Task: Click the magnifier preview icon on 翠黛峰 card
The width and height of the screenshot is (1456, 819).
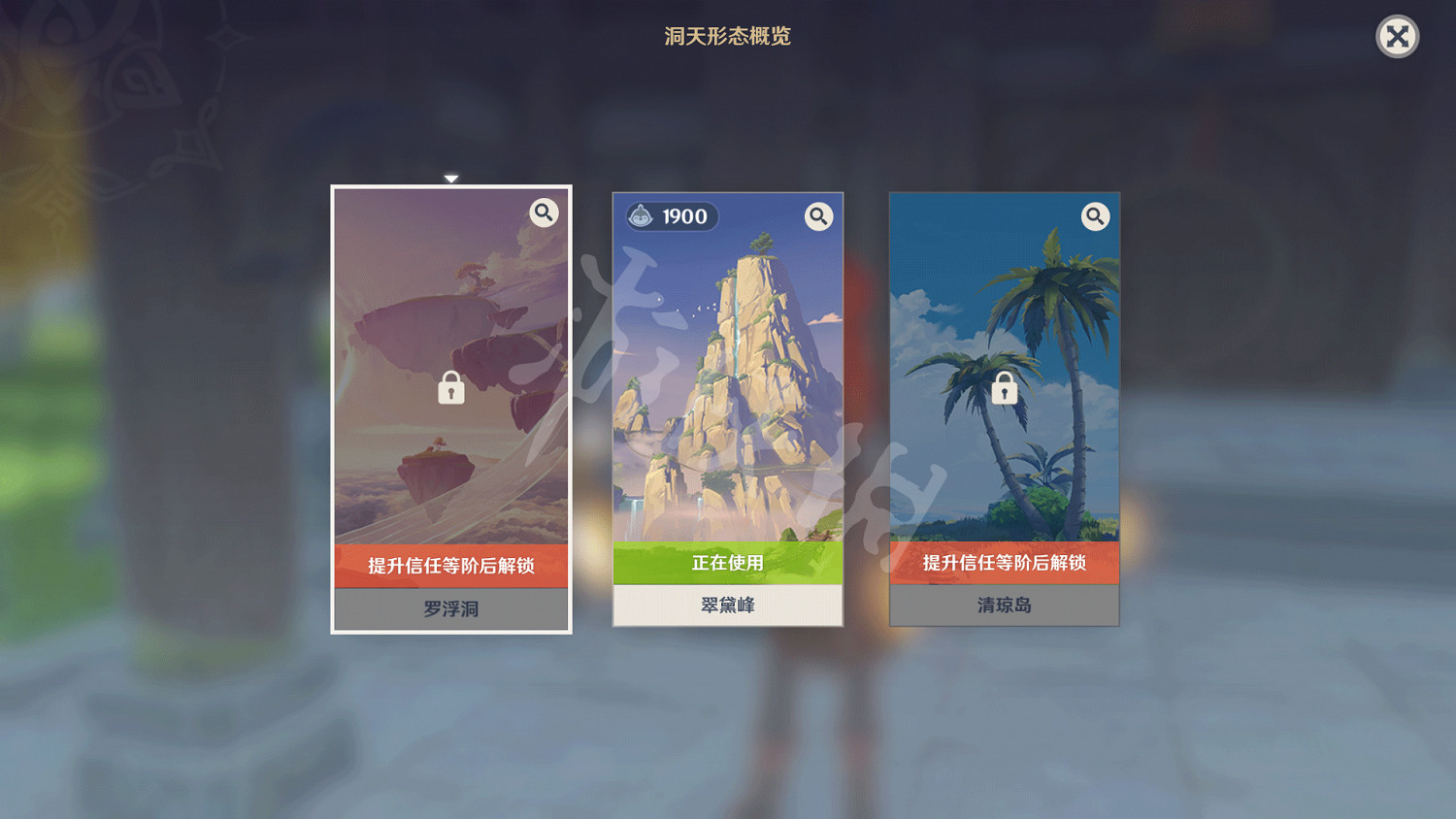Action: [818, 216]
